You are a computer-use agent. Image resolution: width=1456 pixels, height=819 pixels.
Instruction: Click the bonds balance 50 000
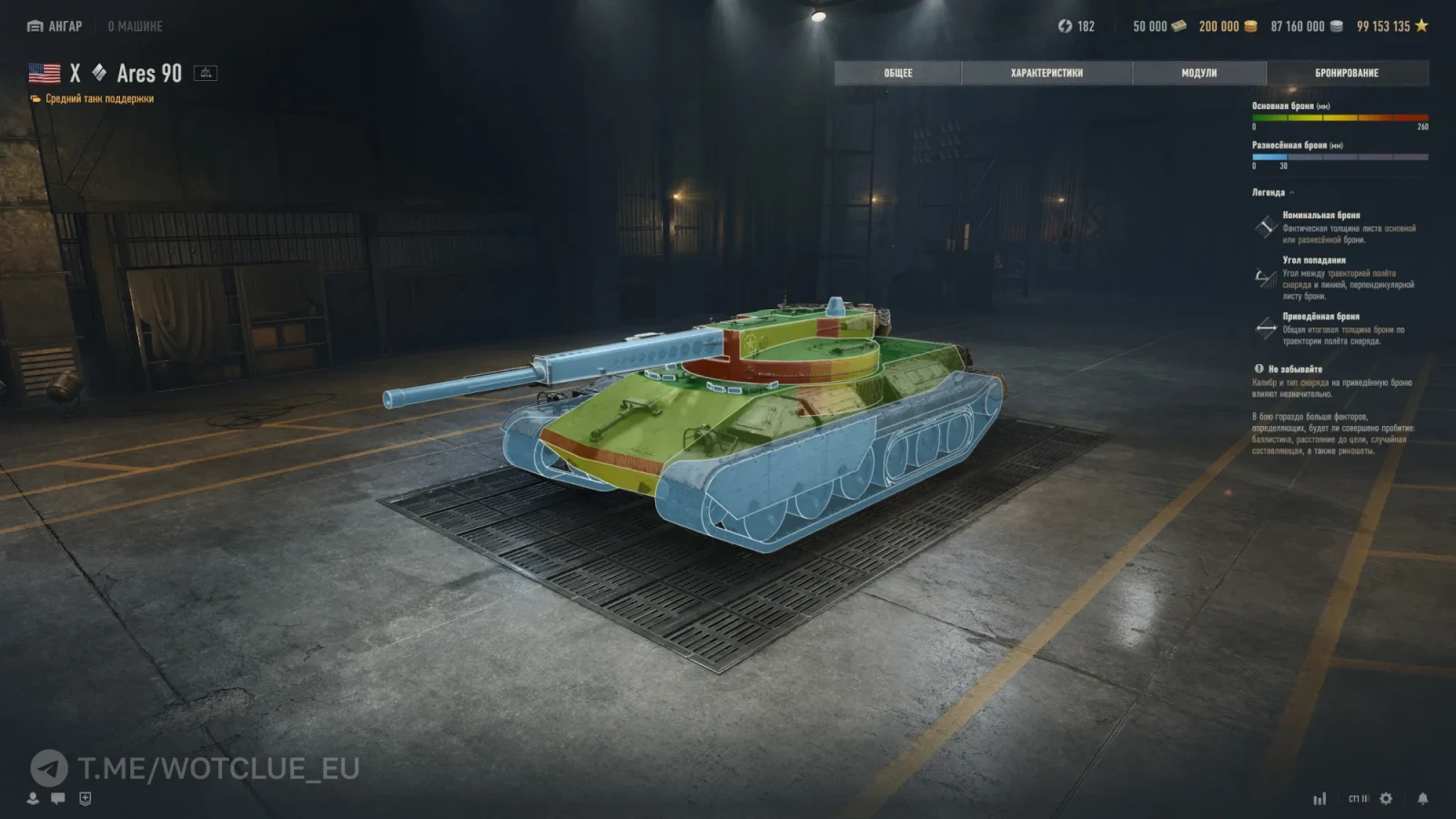[x=1158, y=26]
